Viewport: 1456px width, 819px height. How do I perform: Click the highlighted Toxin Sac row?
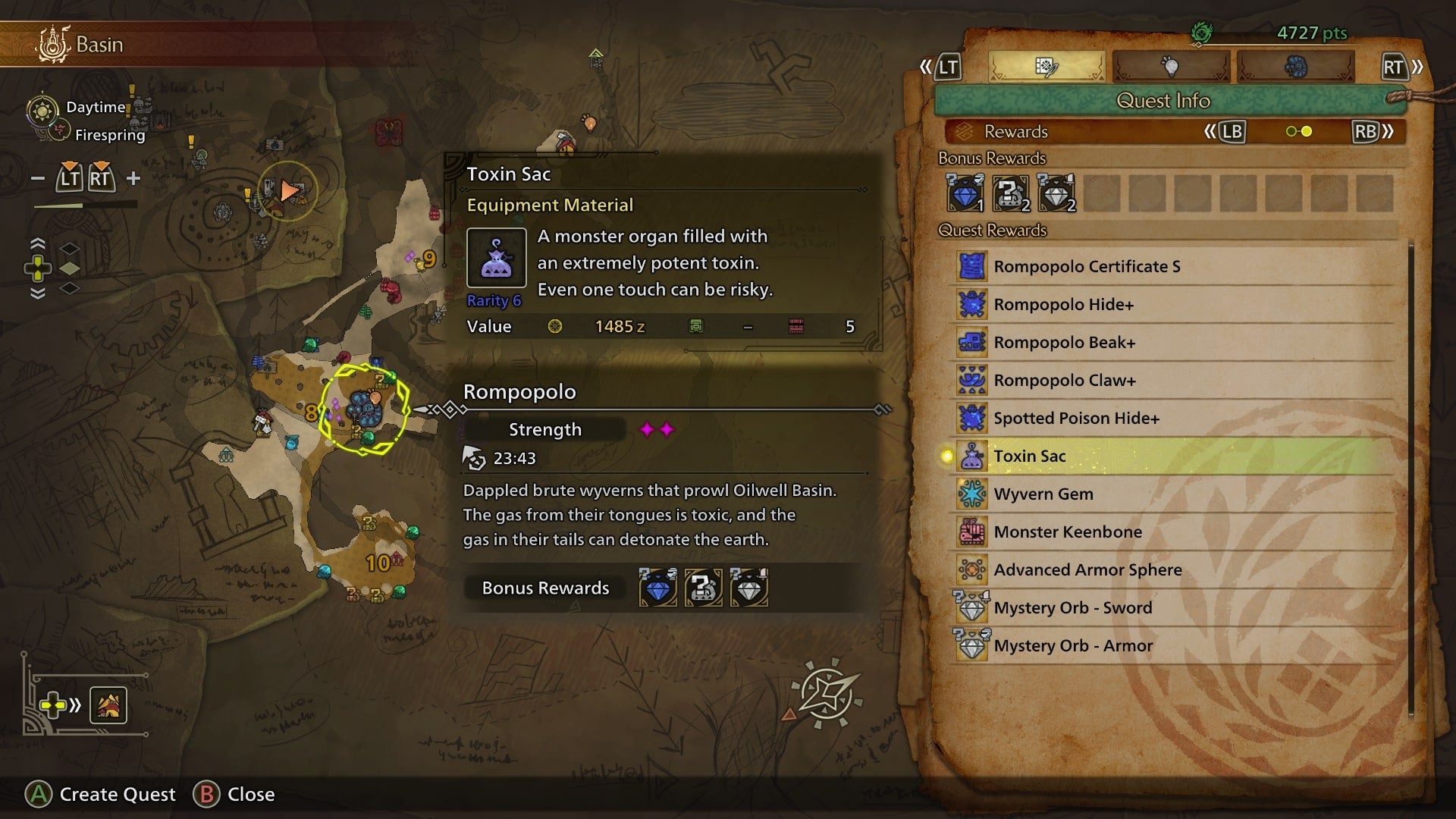click(x=1029, y=456)
